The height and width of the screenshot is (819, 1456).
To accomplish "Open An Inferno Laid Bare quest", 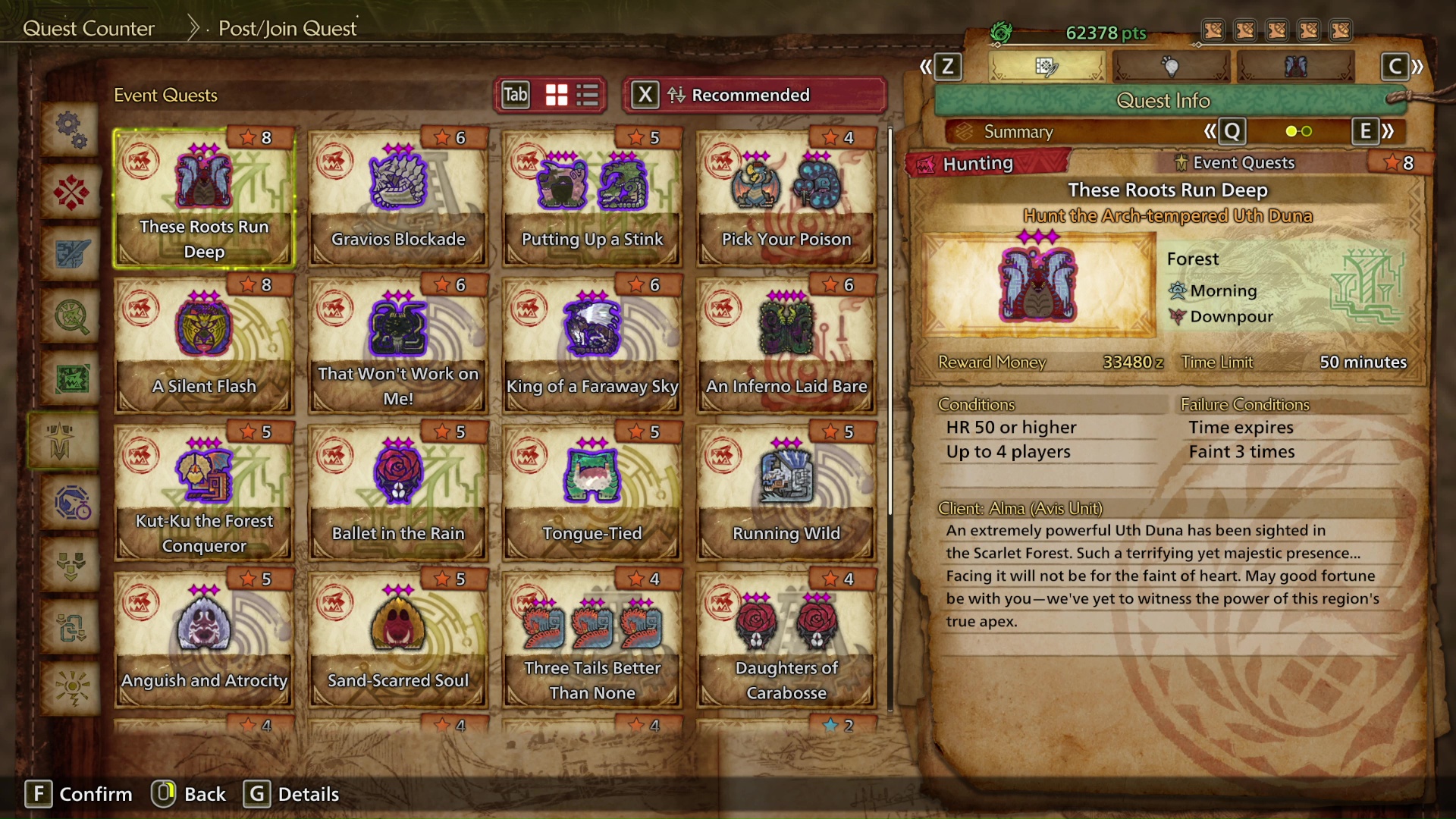I will tap(786, 346).
